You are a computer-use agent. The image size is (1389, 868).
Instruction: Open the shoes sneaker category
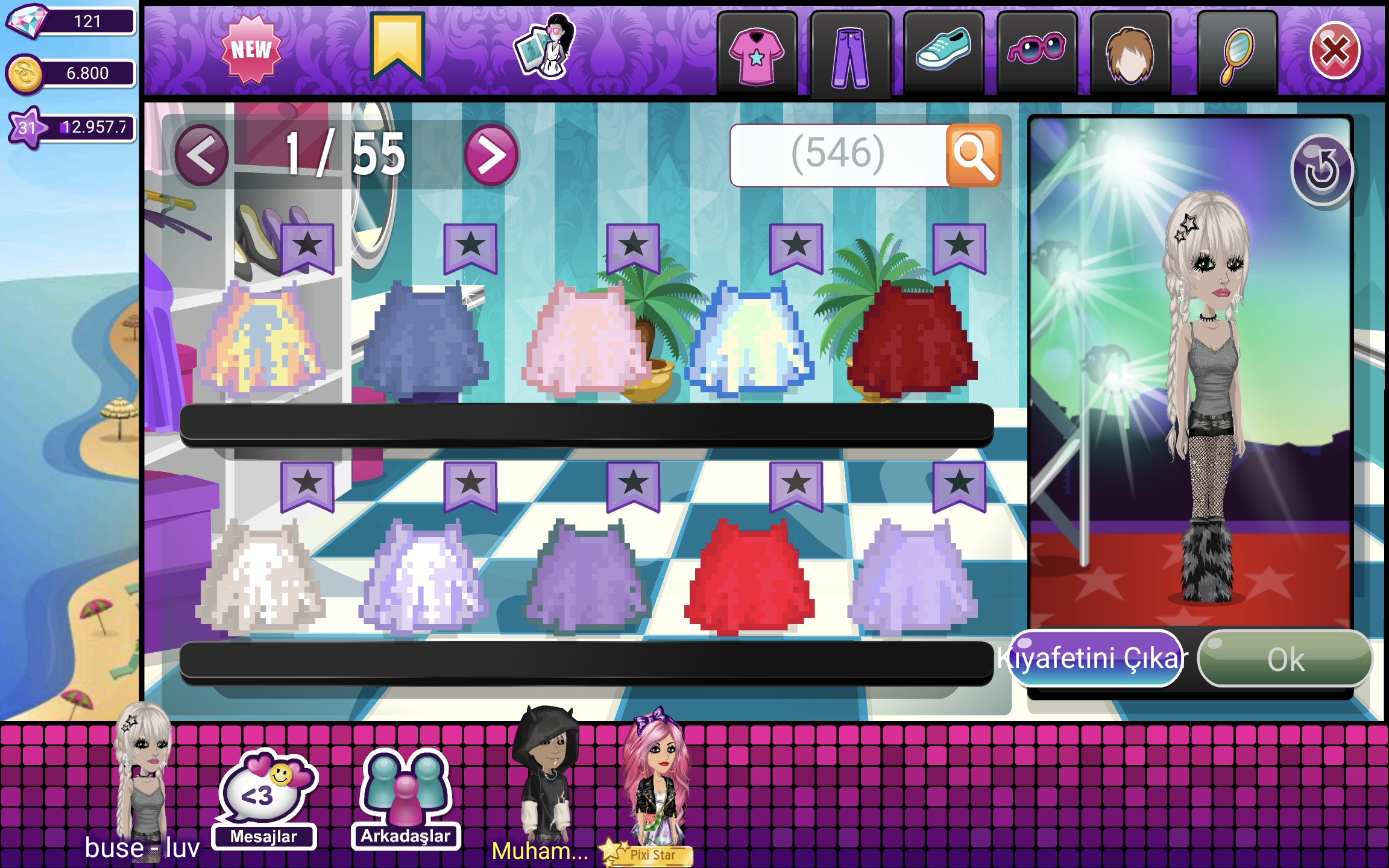tap(943, 51)
